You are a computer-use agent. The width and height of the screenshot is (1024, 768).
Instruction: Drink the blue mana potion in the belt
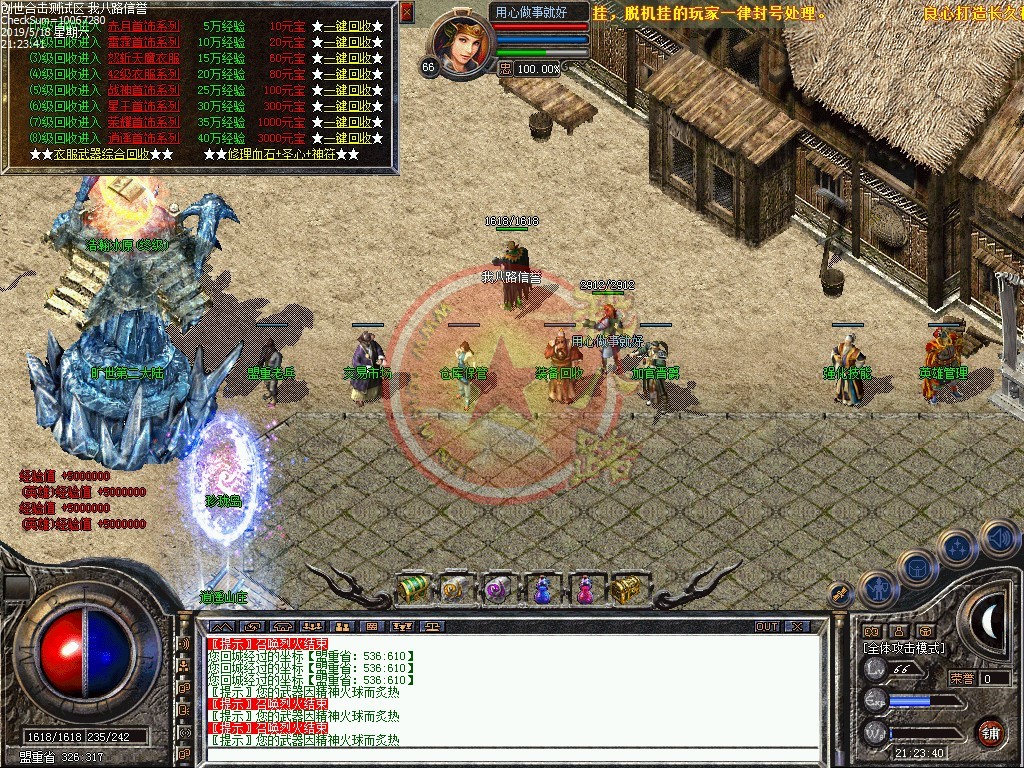tap(541, 590)
